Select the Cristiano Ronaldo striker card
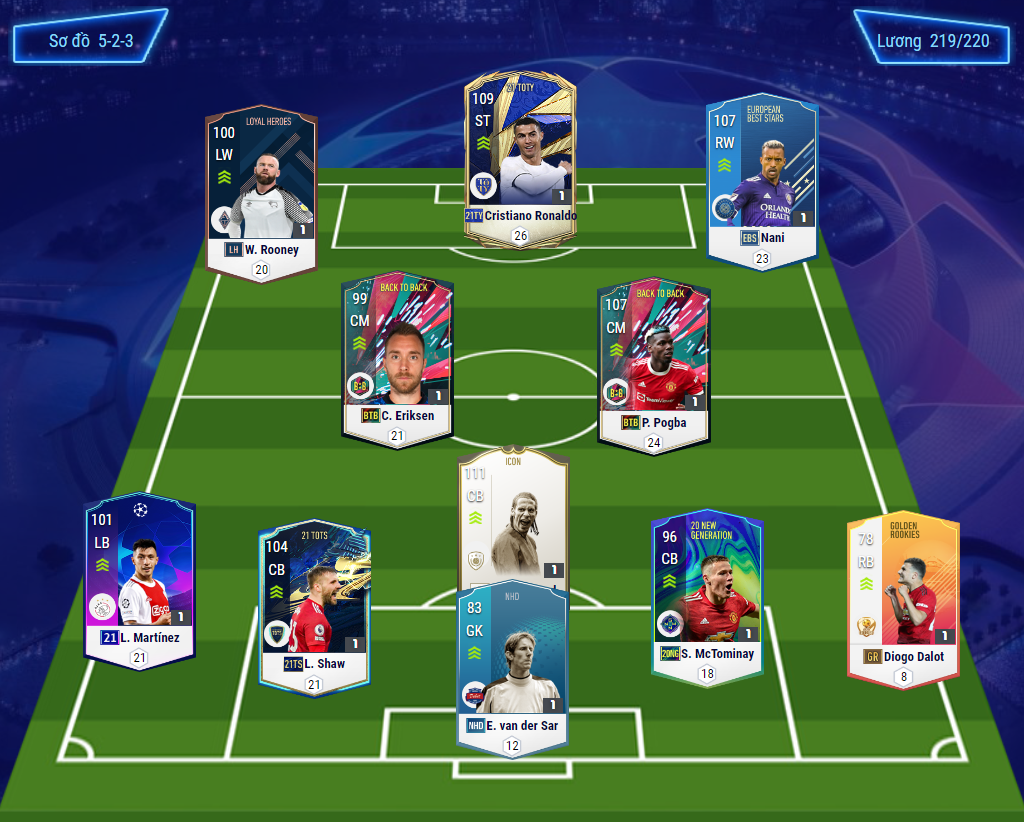The image size is (1024, 822). click(x=519, y=160)
